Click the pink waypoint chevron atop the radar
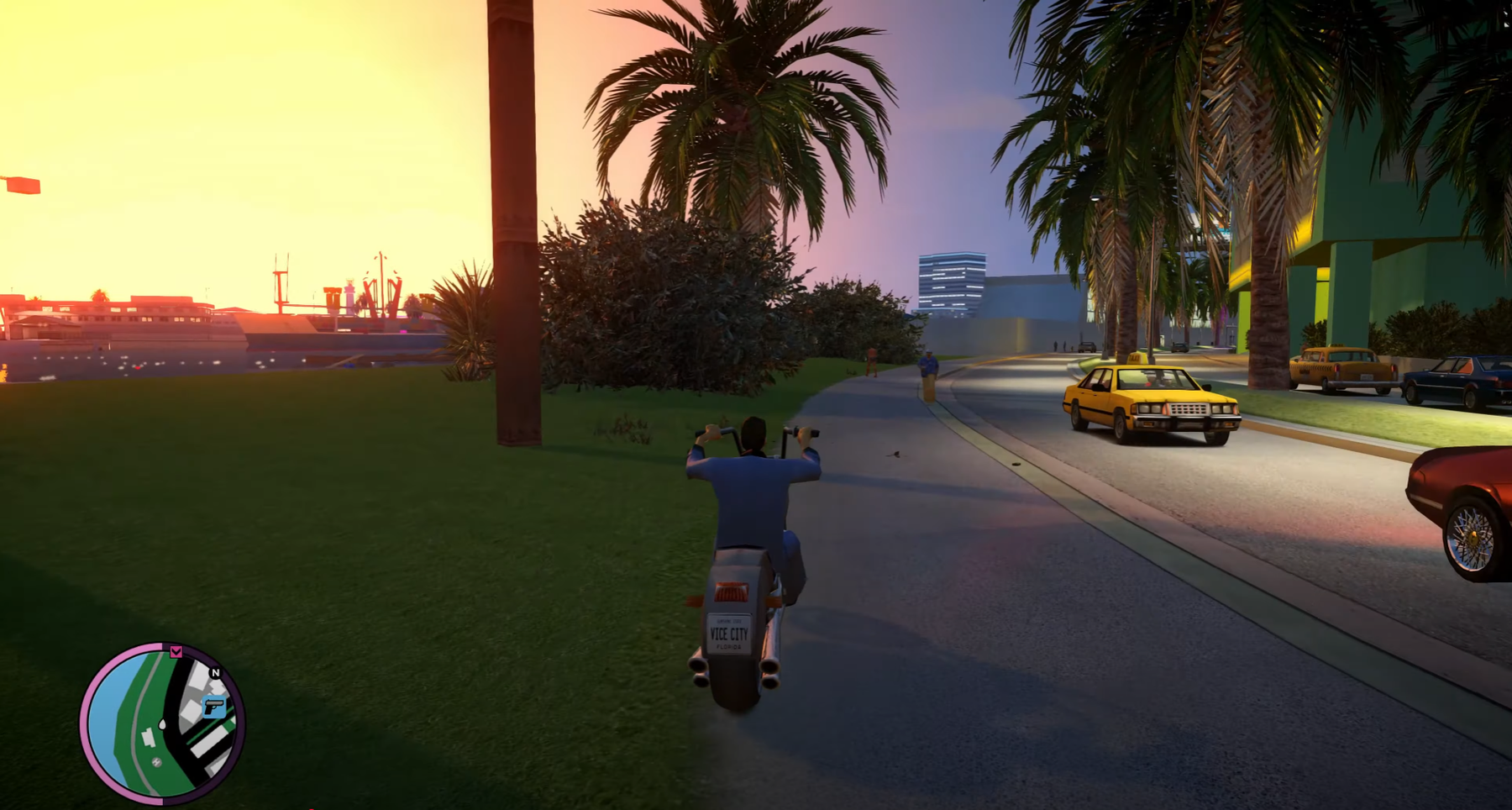1512x810 pixels. click(176, 653)
